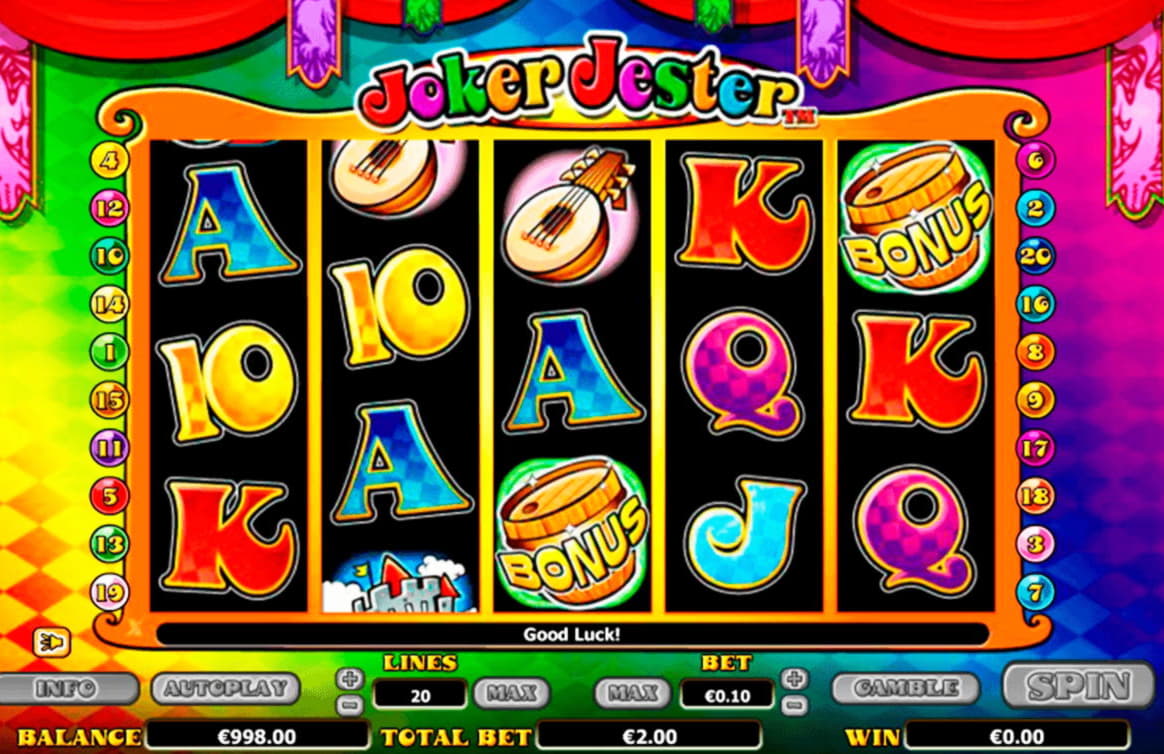Viewport: 1164px width, 754px height.
Task: Toggle the sound speaker icon
Action: tap(49, 641)
